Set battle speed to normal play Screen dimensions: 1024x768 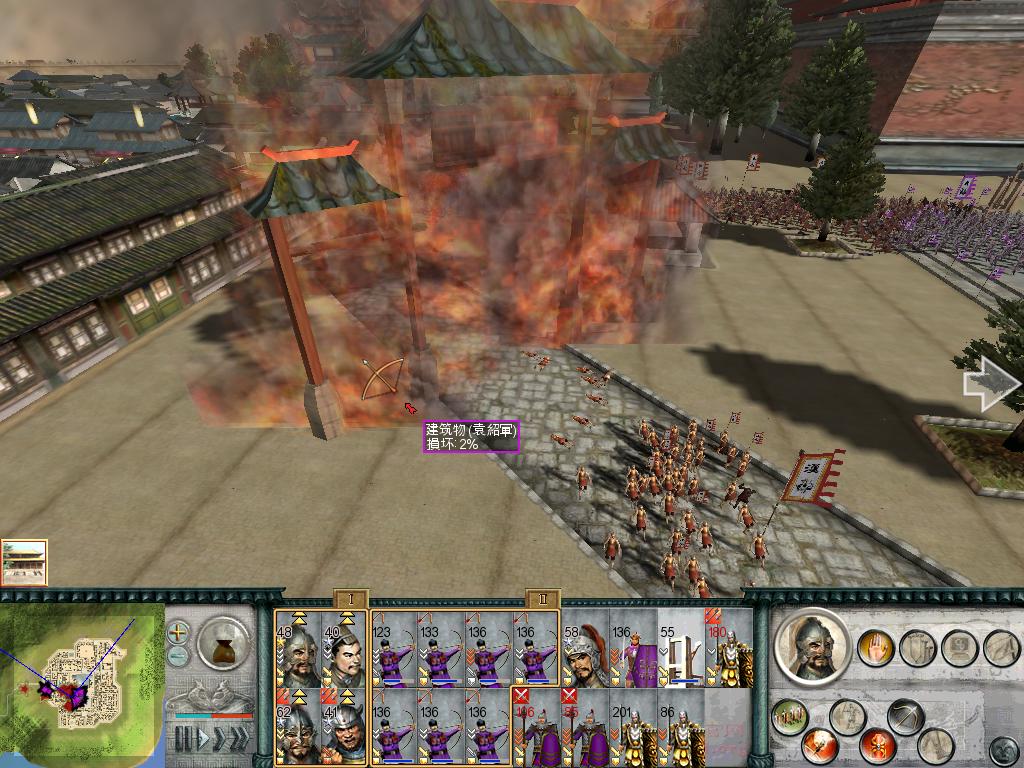pos(204,739)
